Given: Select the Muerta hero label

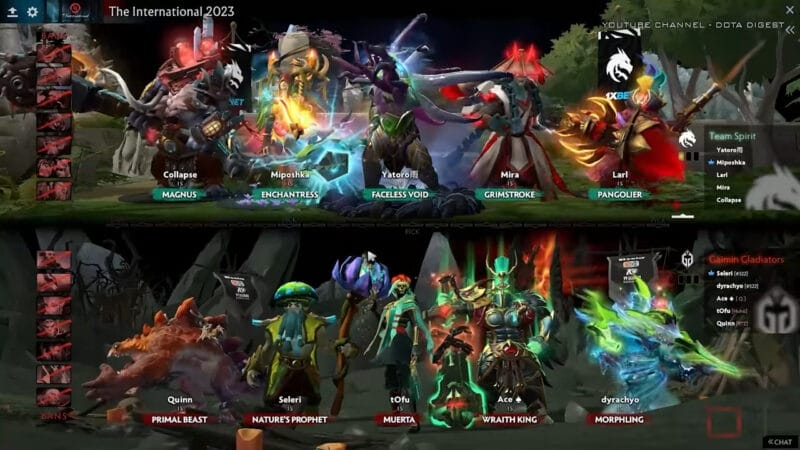Looking at the screenshot, I should tap(400, 420).
